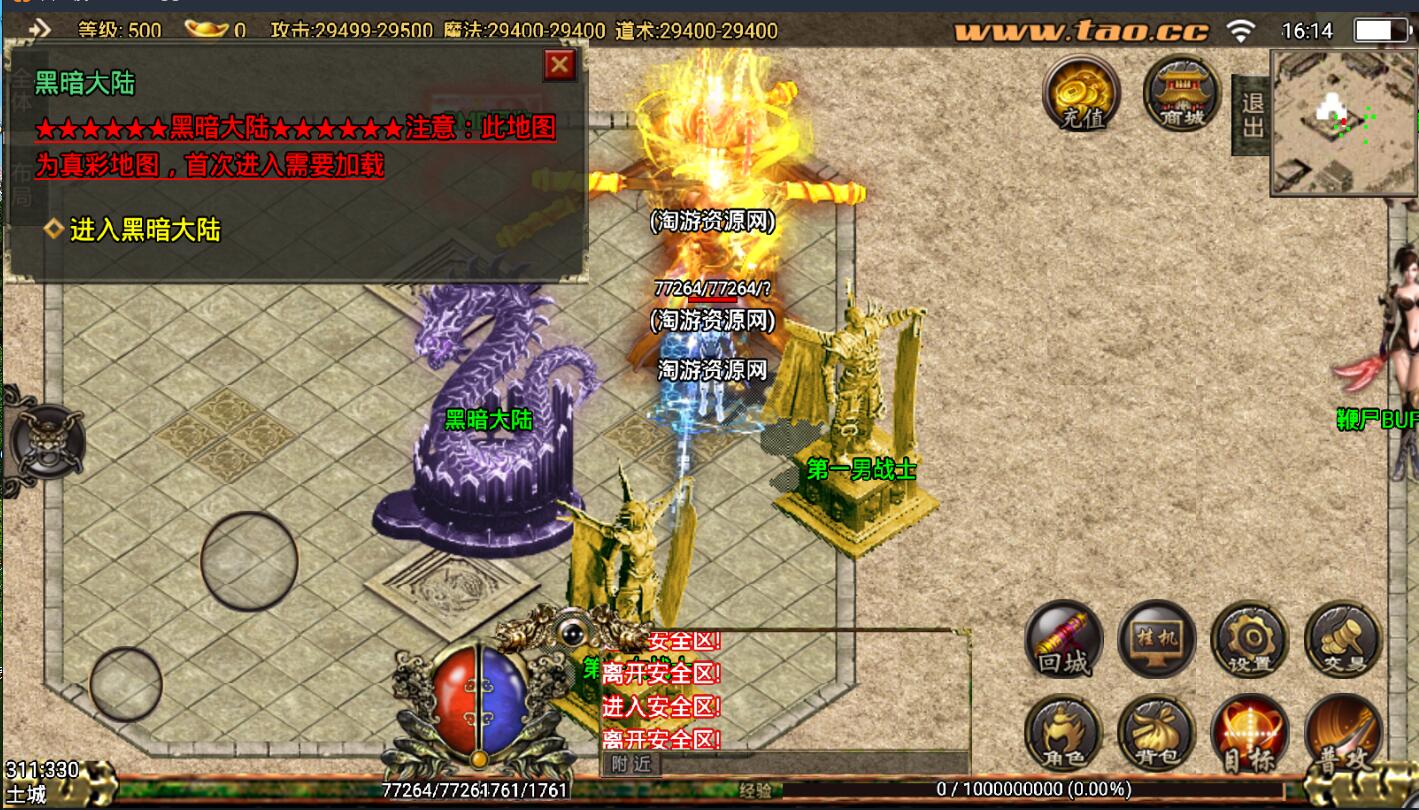The width and height of the screenshot is (1419, 810).
Task: Click the beast-head emblem on the left edge
Action: click(x=46, y=441)
